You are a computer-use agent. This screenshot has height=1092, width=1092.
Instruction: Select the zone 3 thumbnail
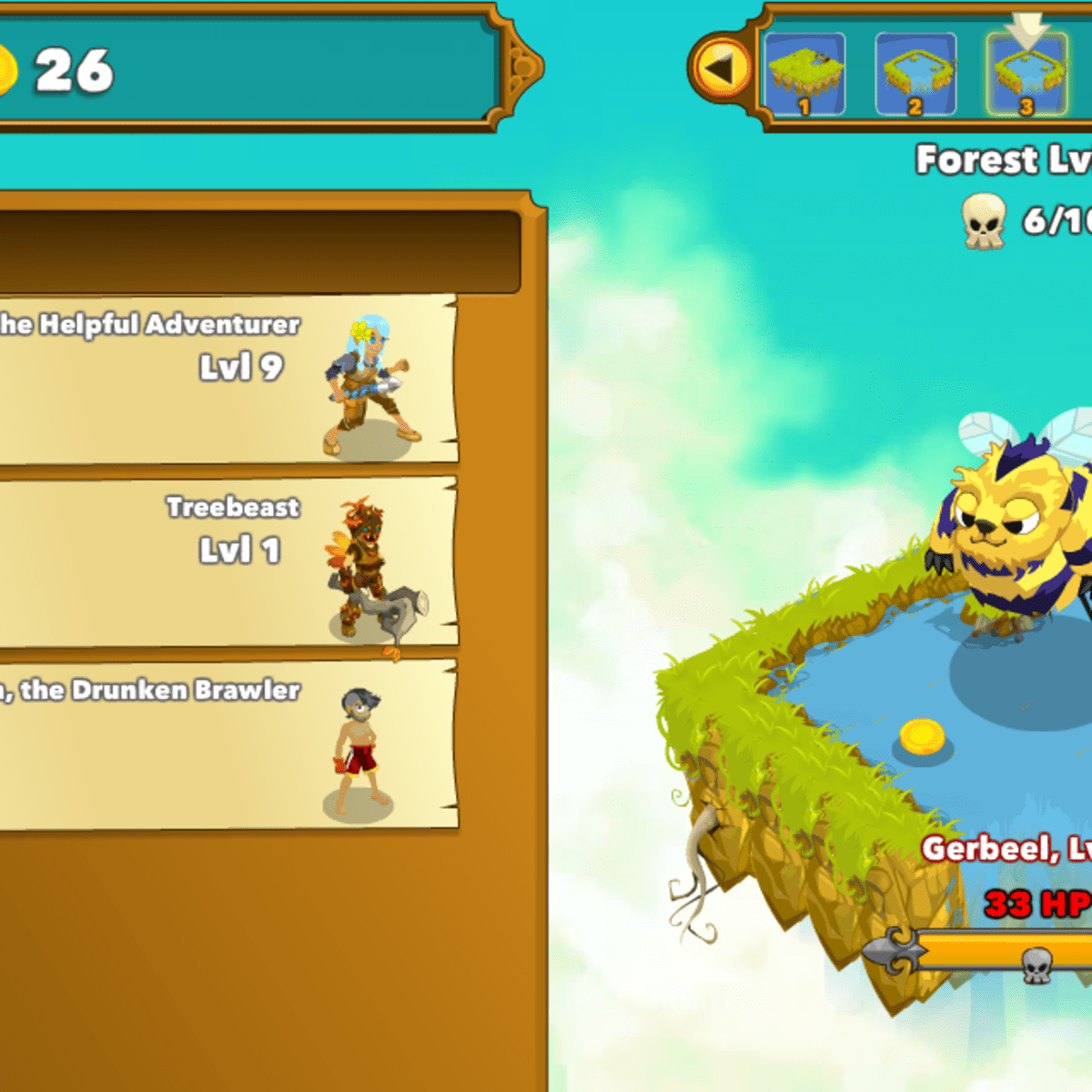[x=1026, y=75]
